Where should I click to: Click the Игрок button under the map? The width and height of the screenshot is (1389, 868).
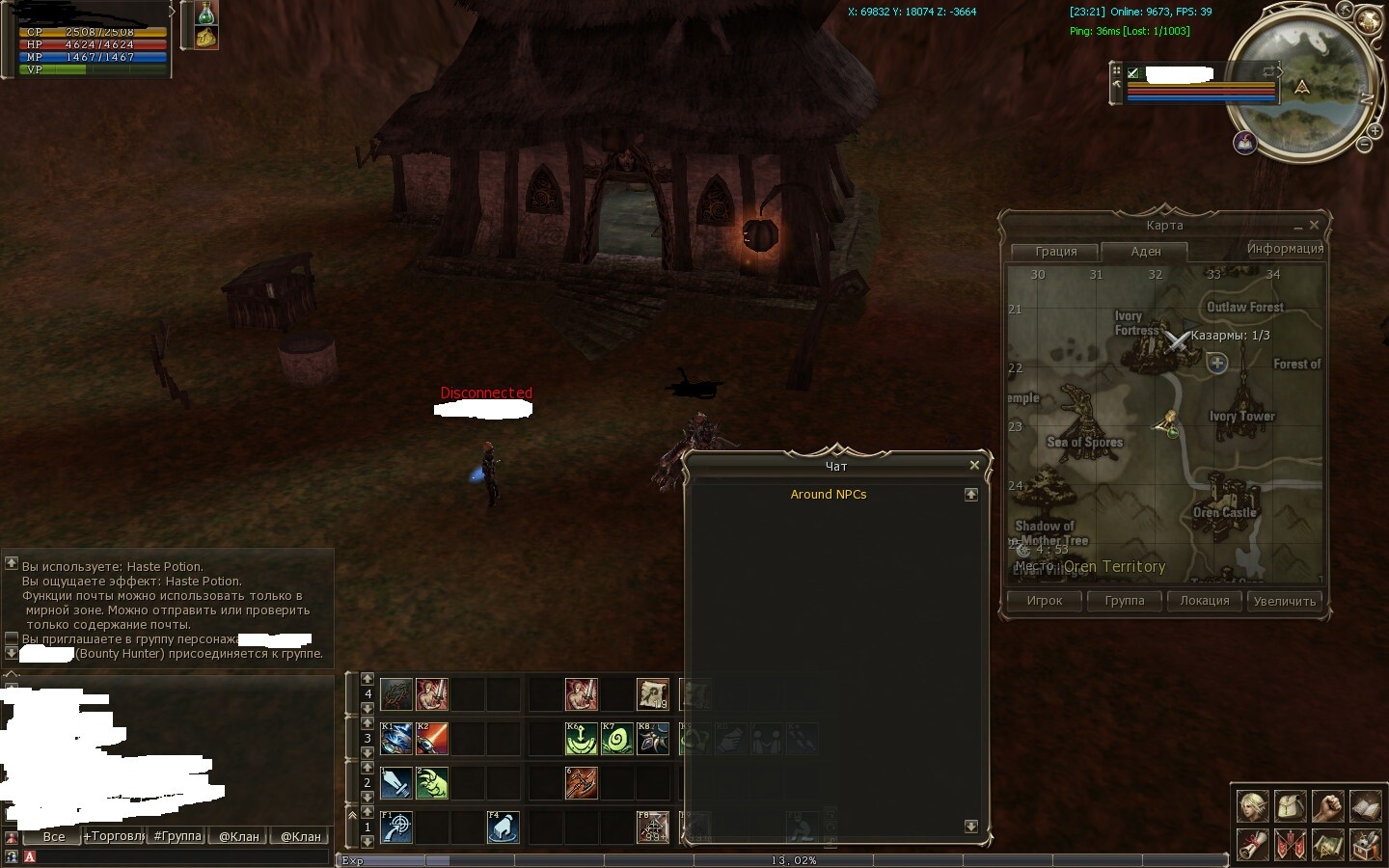[1045, 600]
